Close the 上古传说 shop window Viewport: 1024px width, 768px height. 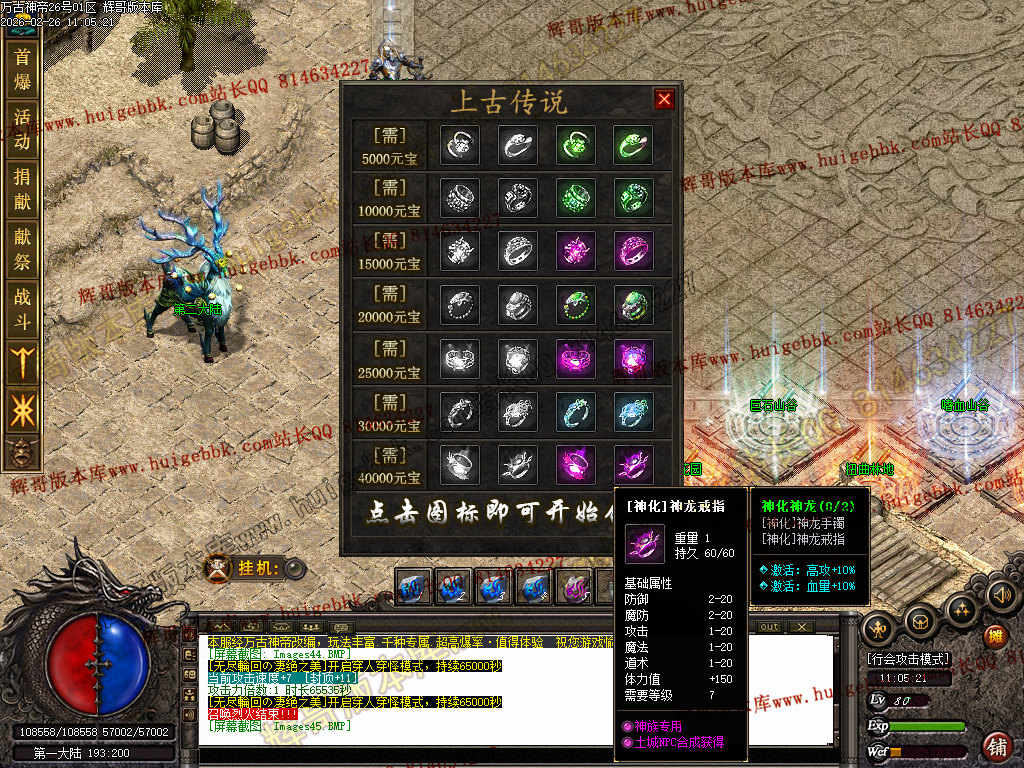point(664,99)
